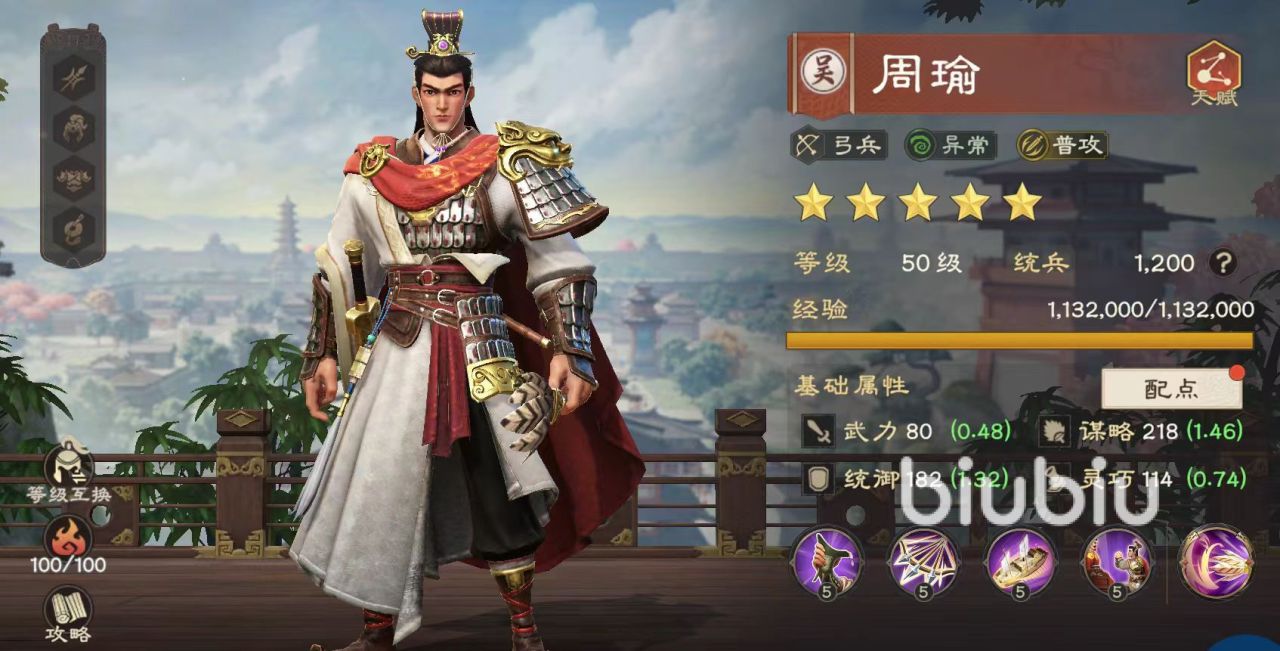
Task: Select the helmet equipment slot
Action: pyautogui.click(x=74, y=128)
